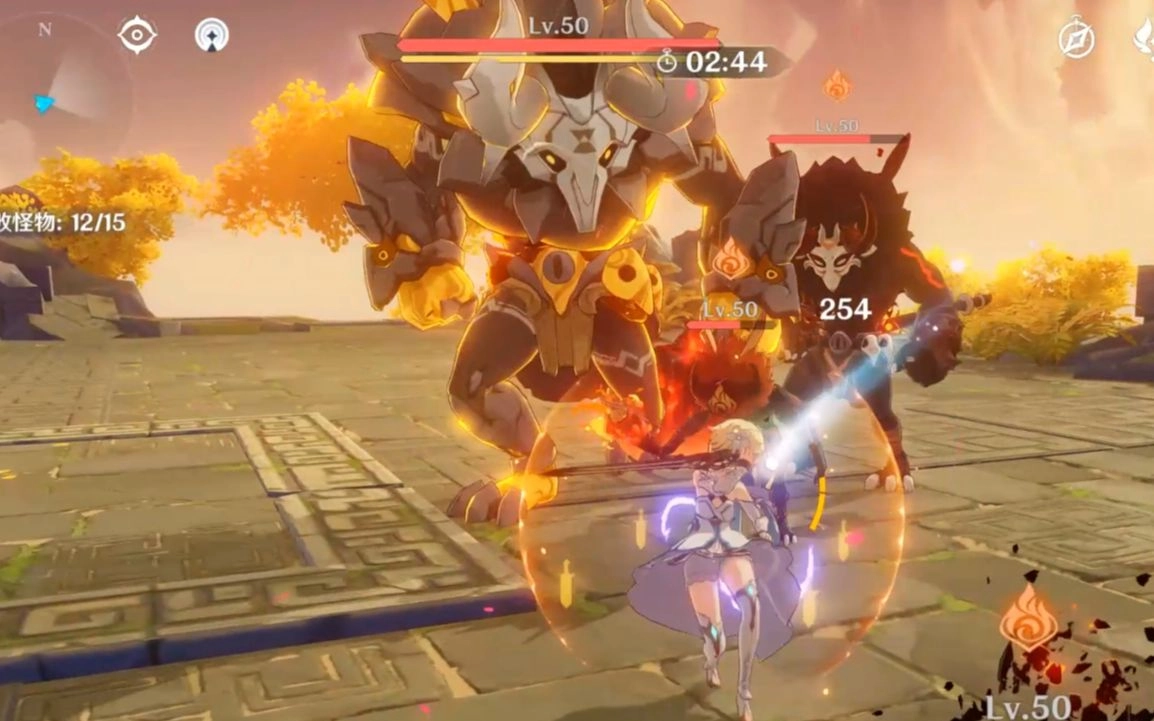This screenshot has height=721, width=1154.
Task: Click the eye-shaped compass icon
Action: point(137,35)
